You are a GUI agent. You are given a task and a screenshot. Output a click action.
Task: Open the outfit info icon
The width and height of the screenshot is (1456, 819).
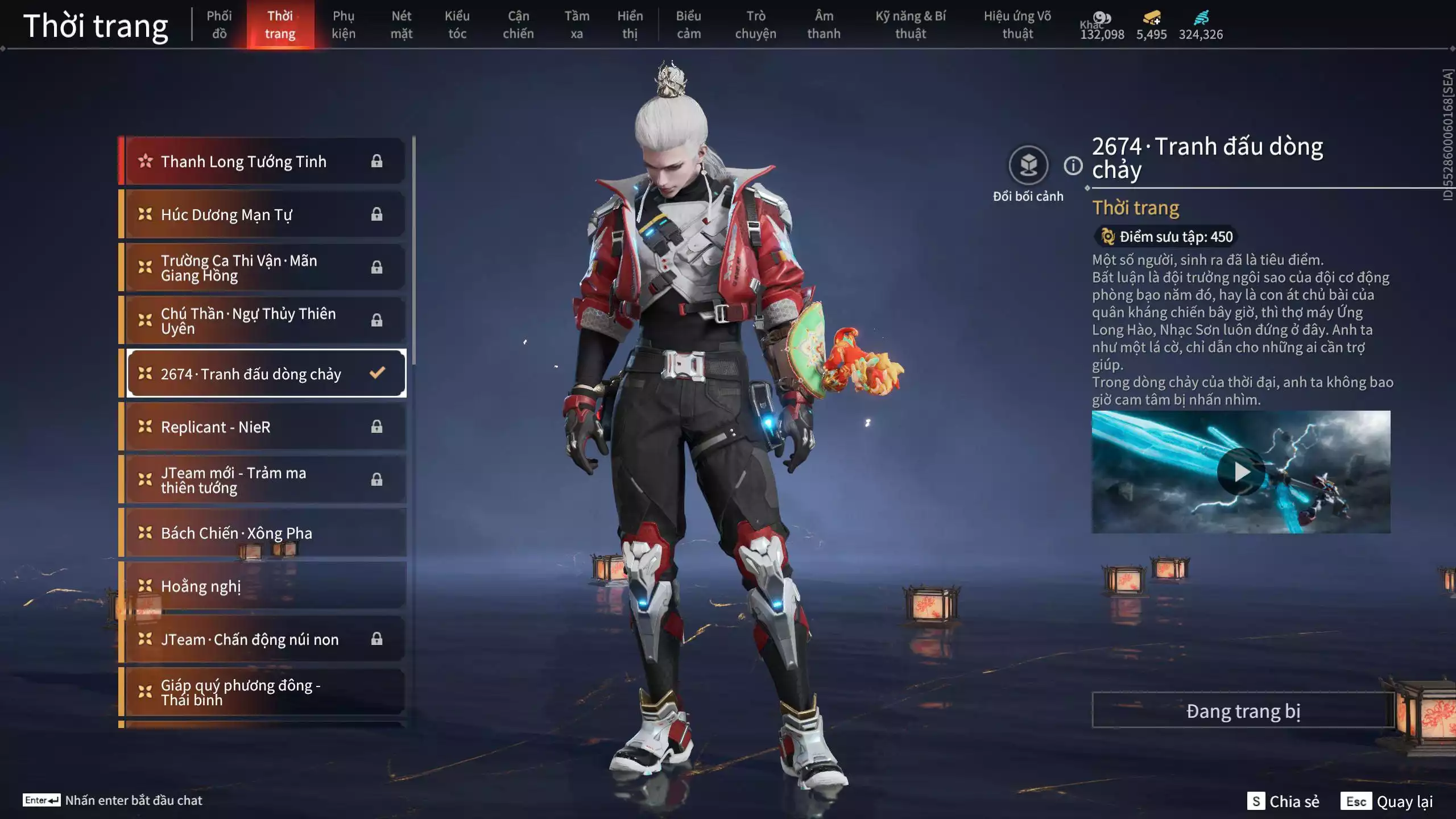click(x=1073, y=166)
